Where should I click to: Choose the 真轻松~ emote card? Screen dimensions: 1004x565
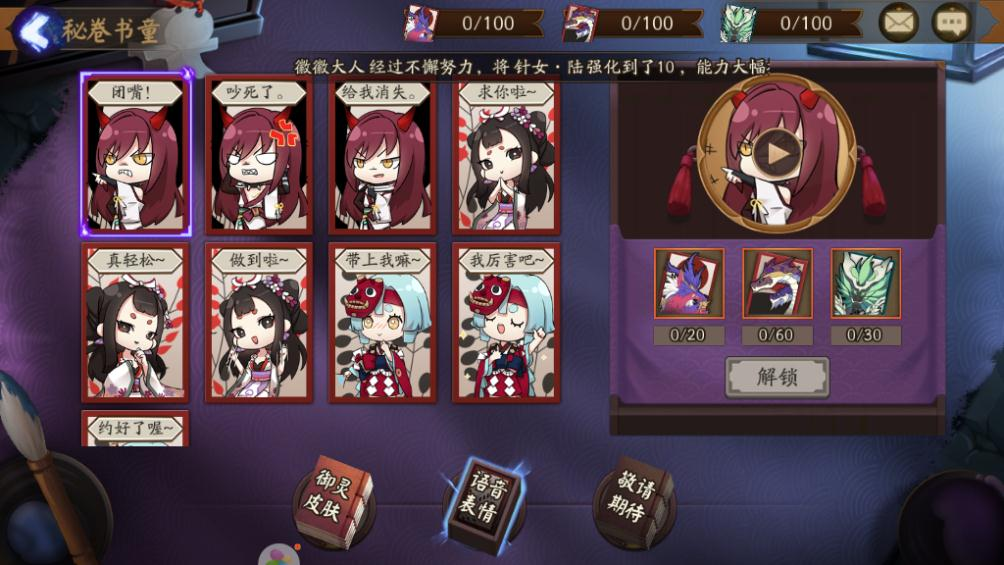click(135, 323)
